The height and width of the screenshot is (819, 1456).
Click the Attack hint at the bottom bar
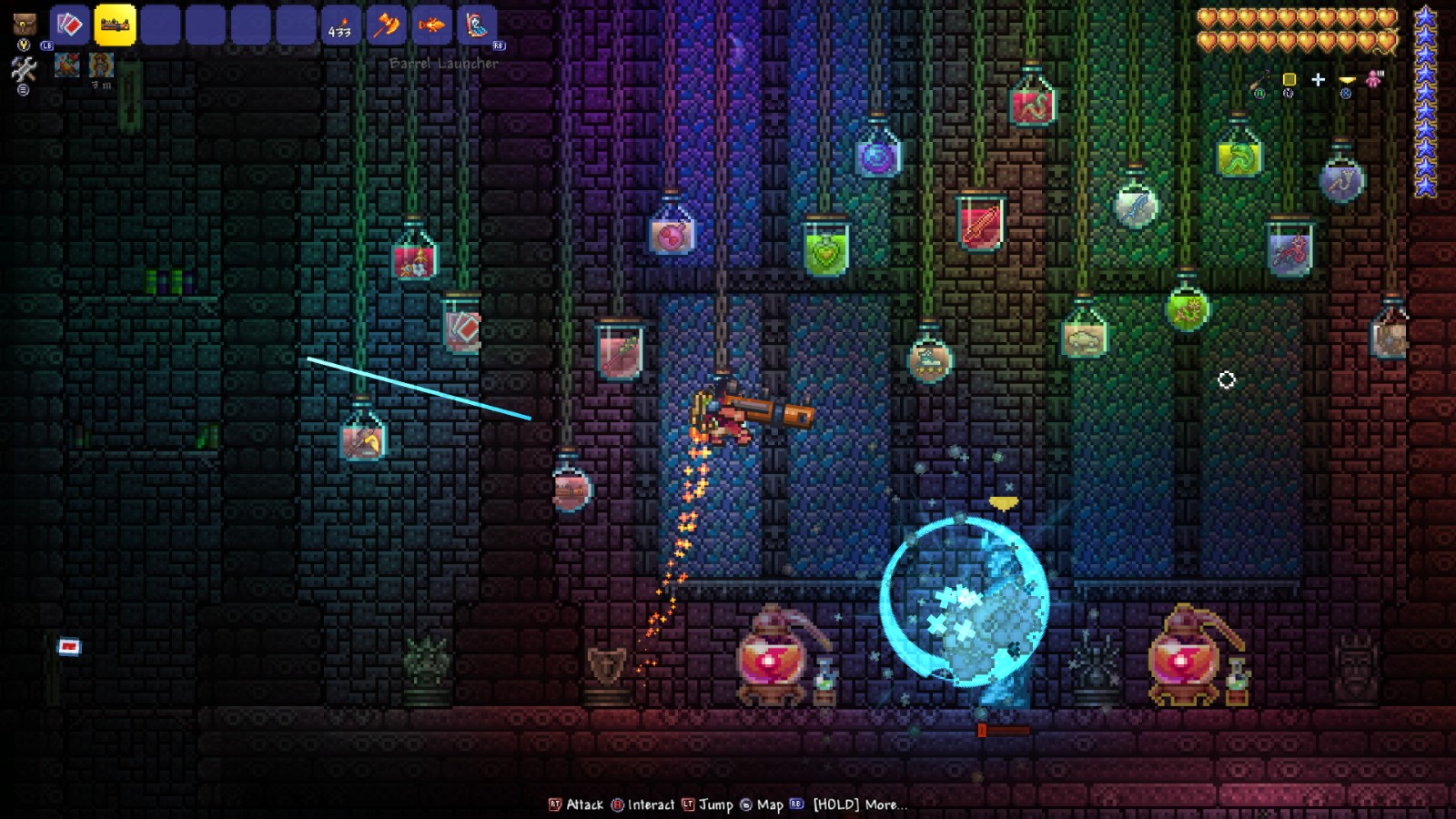[x=583, y=805]
